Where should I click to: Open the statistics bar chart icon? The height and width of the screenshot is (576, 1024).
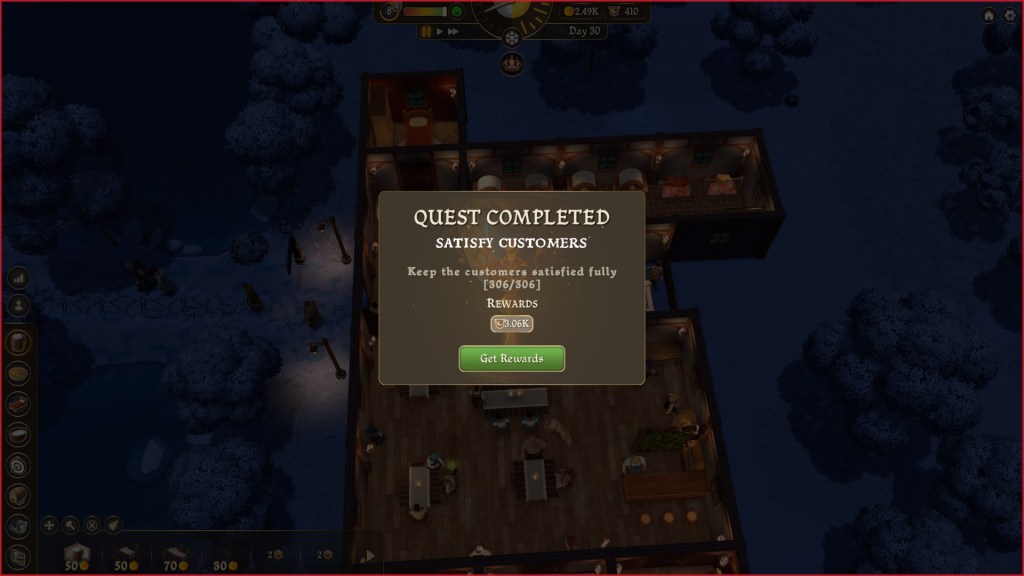18,278
